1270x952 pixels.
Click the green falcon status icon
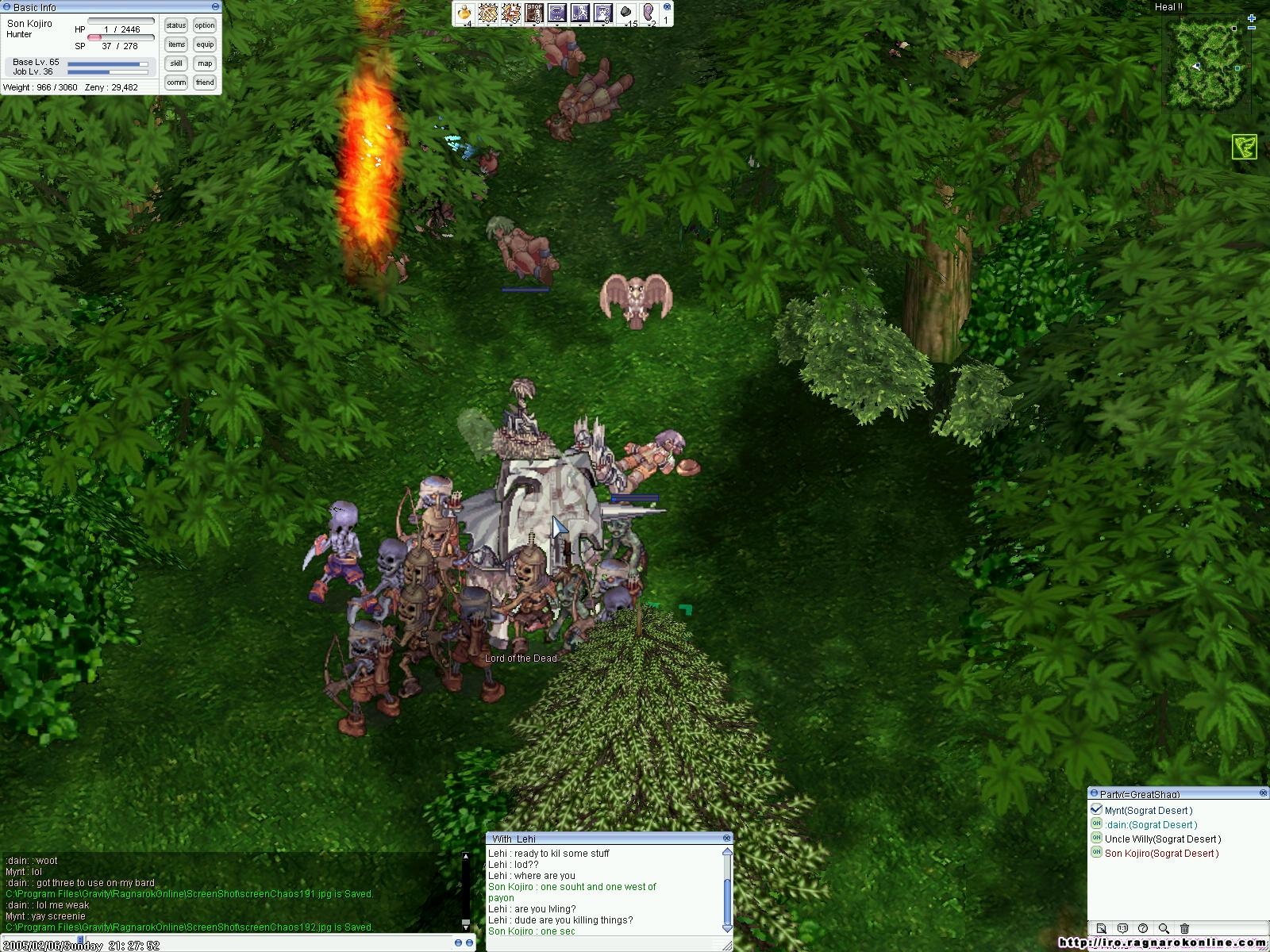coord(1244,147)
